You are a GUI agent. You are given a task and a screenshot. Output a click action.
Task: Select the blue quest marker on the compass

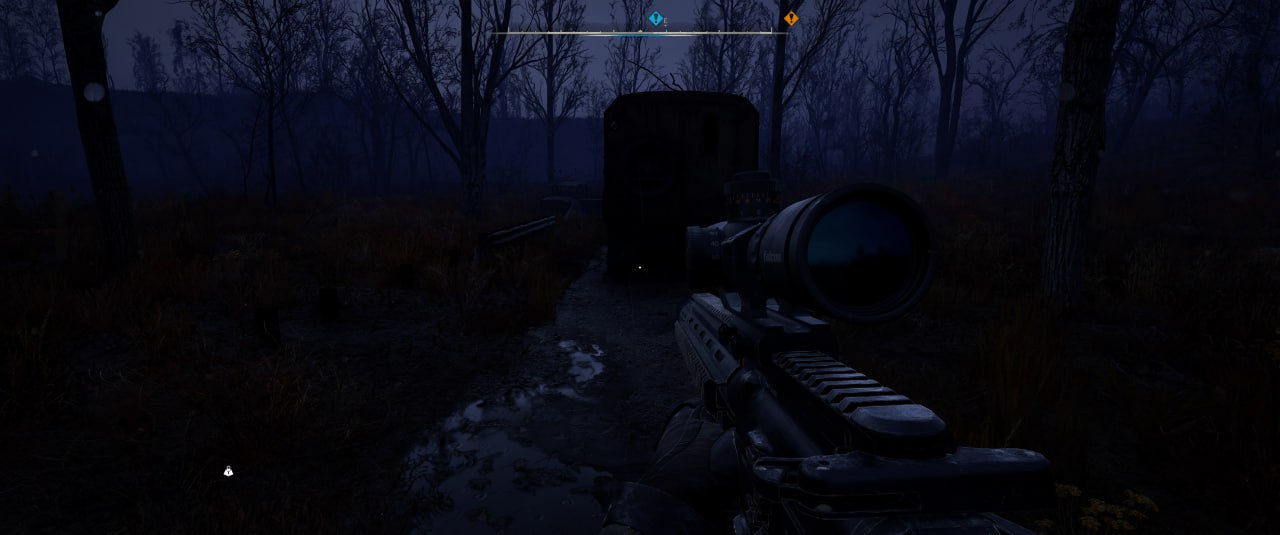click(x=655, y=18)
